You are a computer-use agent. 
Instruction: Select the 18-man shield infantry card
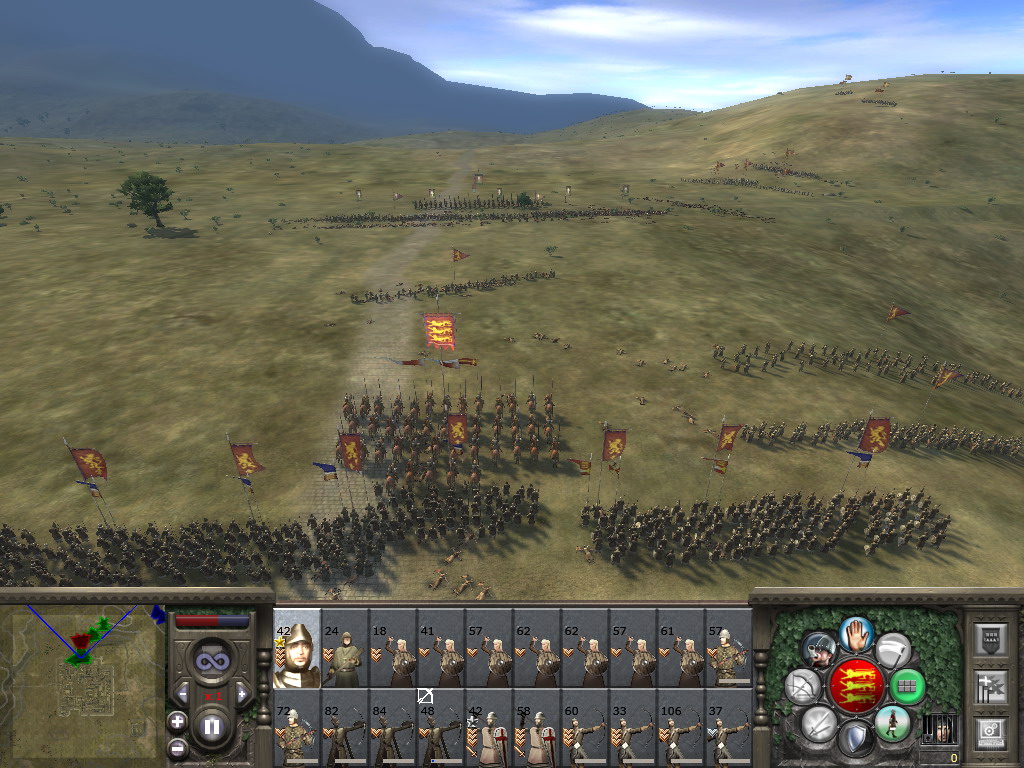pos(392,648)
